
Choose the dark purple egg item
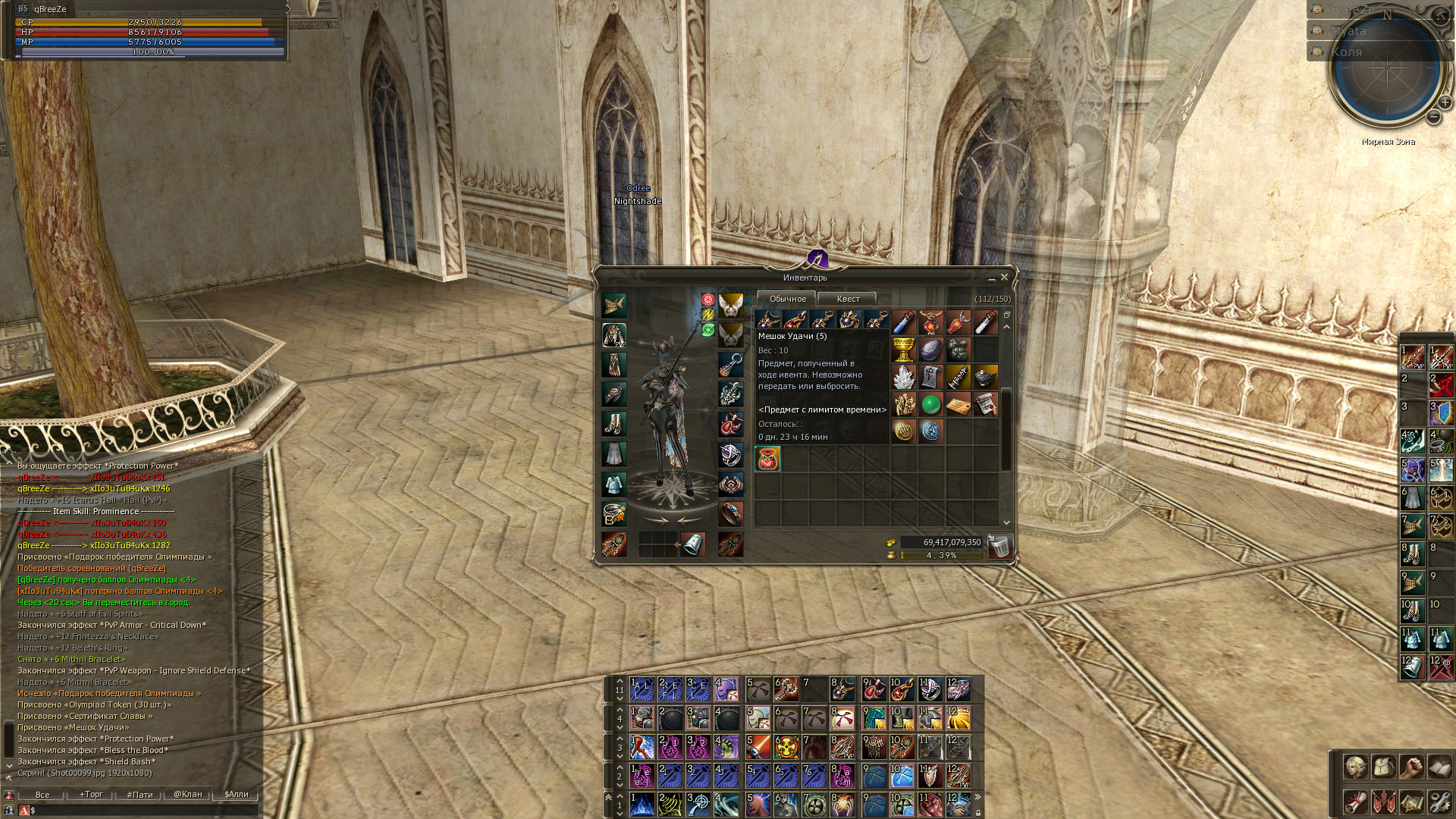coord(930,350)
